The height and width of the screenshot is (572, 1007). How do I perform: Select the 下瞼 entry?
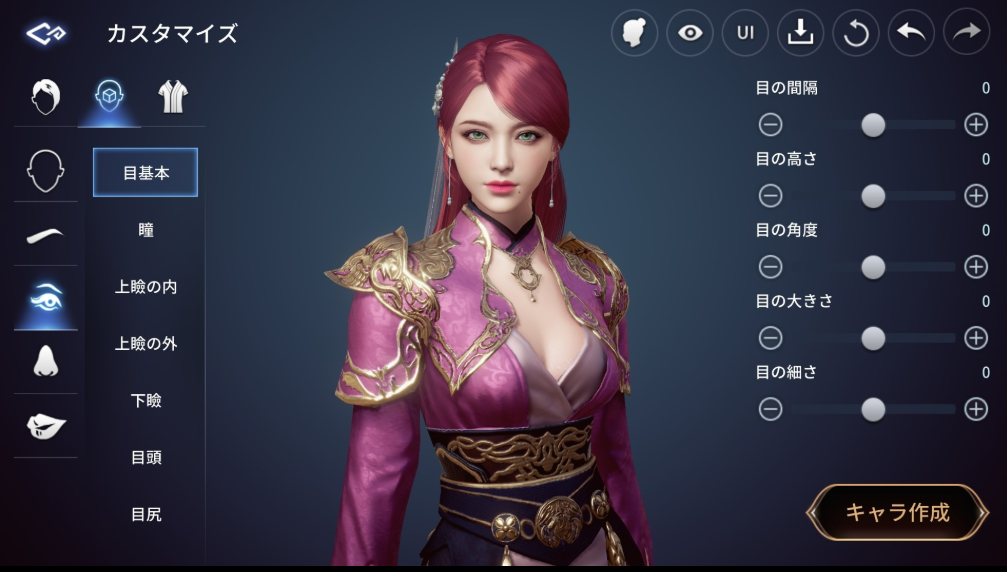pyautogui.click(x=146, y=401)
